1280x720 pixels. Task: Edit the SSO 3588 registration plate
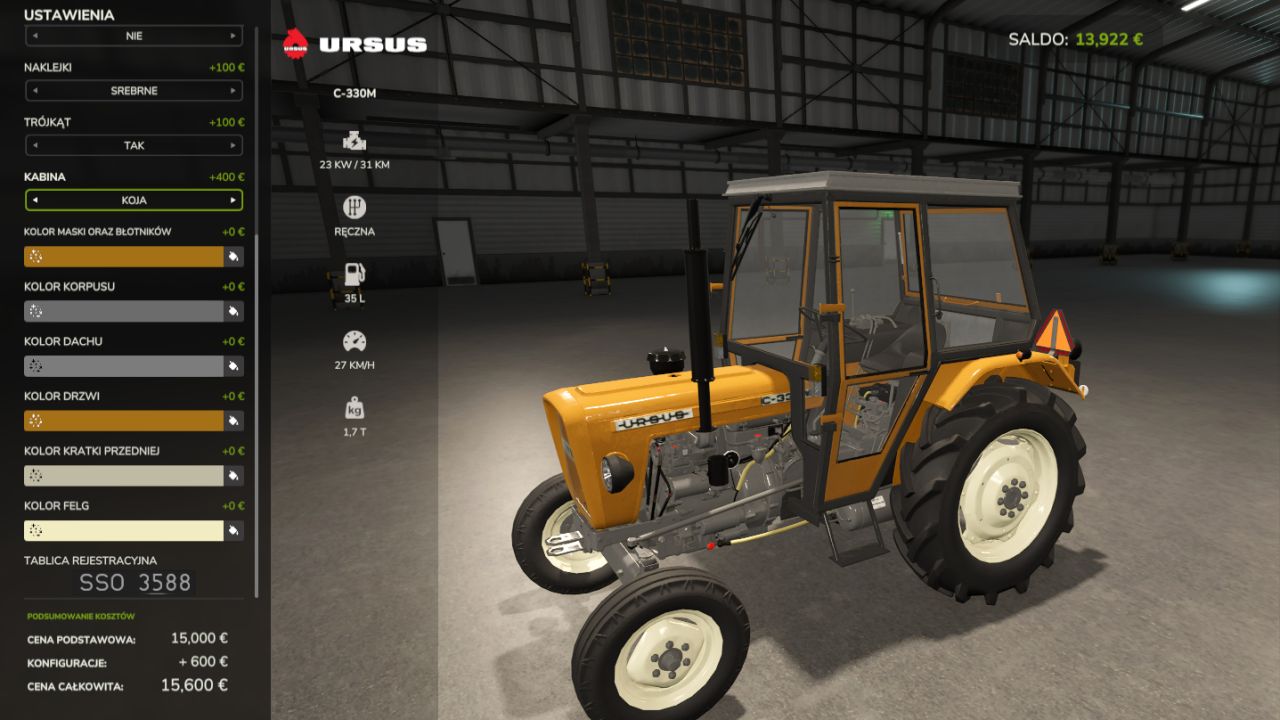(x=134, y=583)
